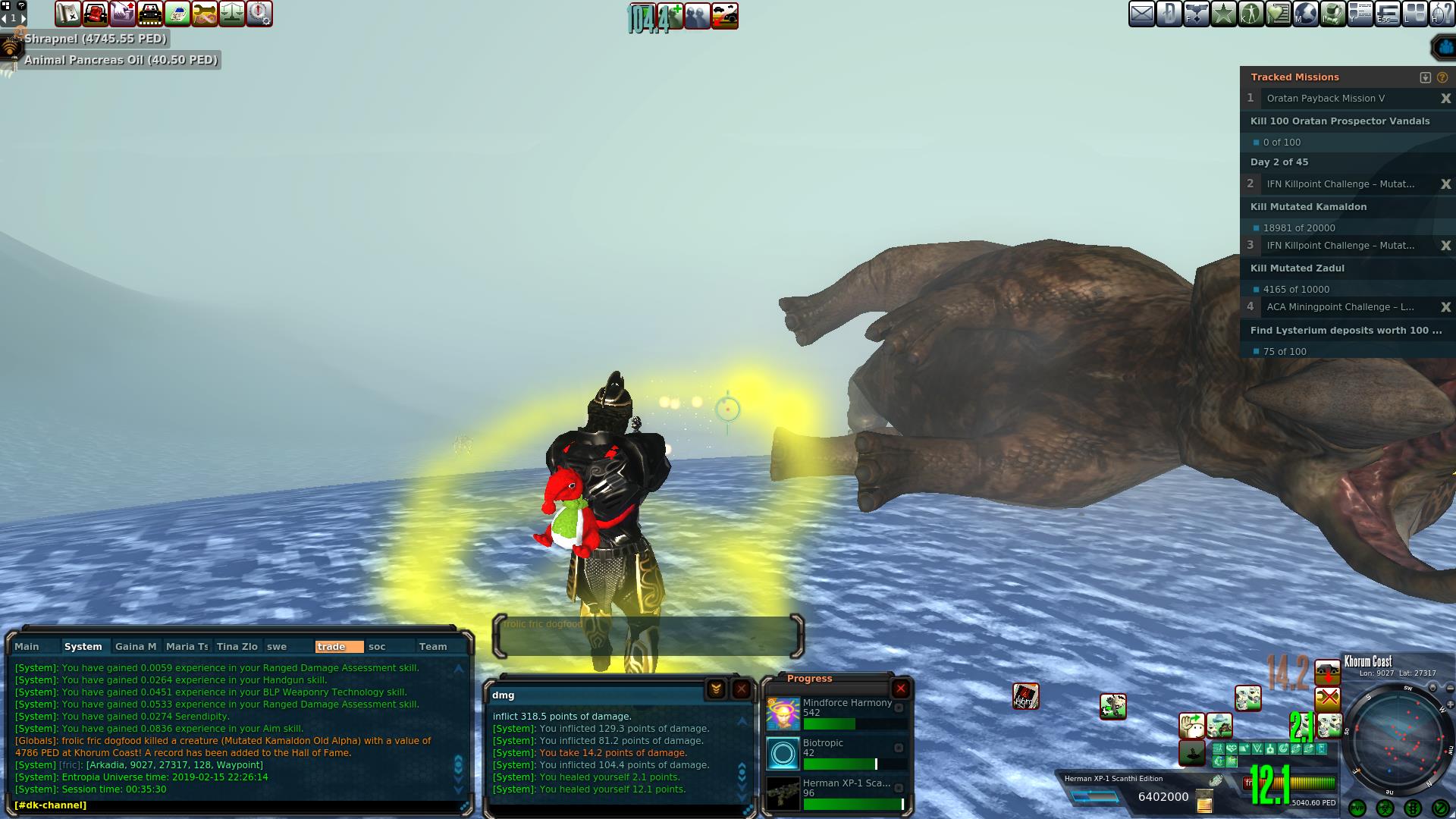Open the Team chat tab
Screen dimensions: 1456x819
click(x=433, y=647)
